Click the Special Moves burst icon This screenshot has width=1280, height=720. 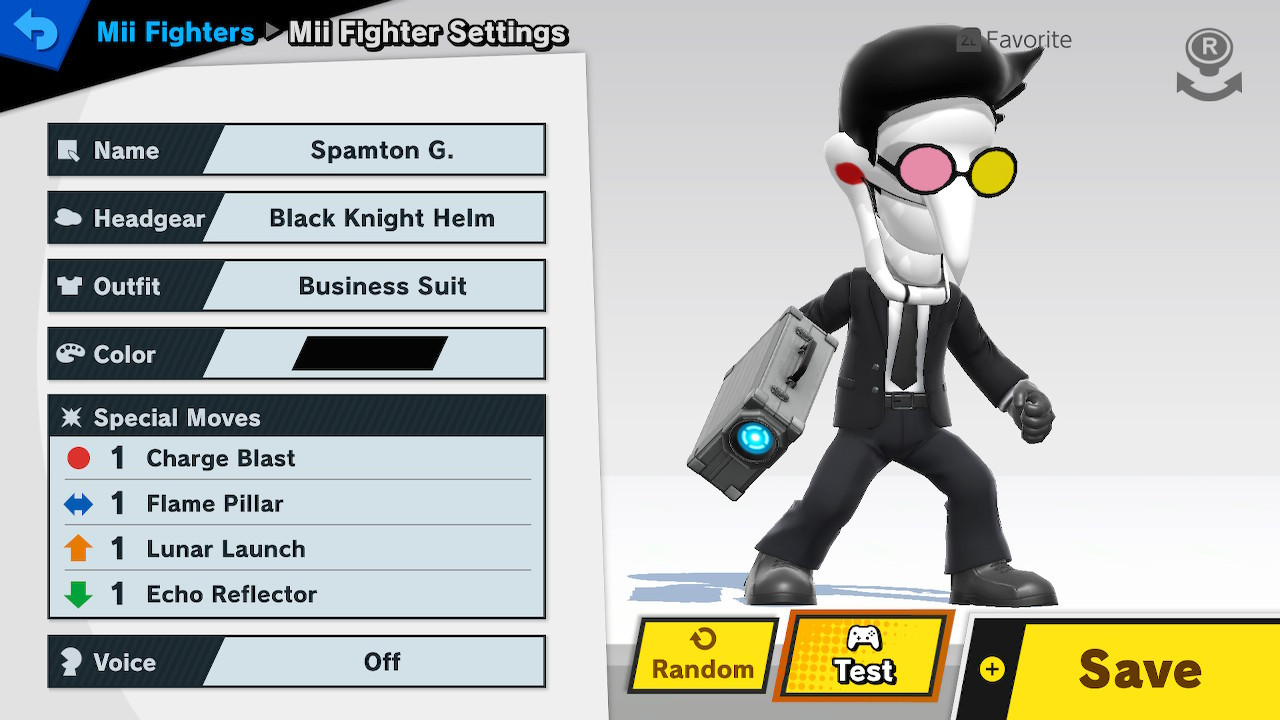click(x=73, y=417)
